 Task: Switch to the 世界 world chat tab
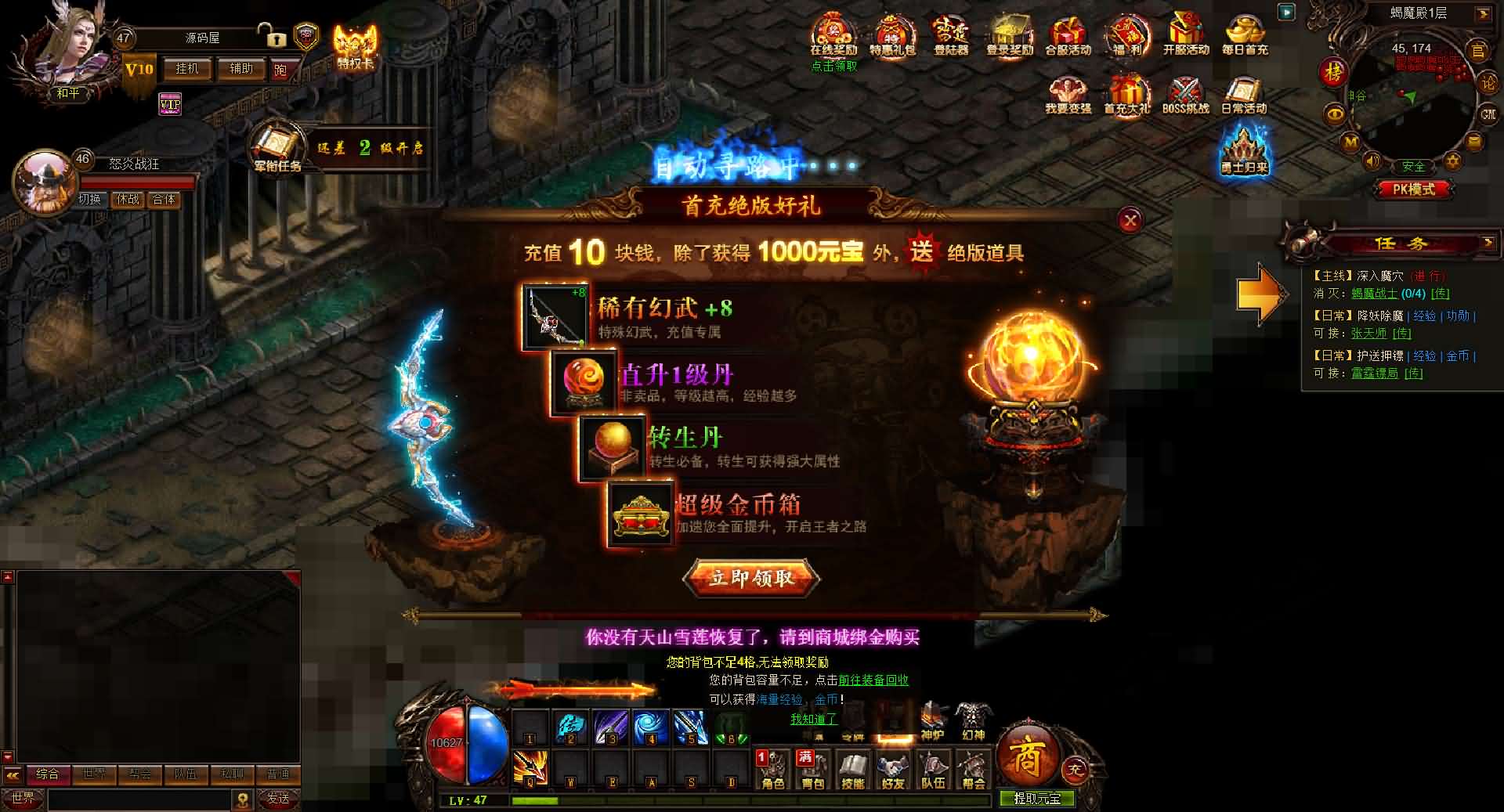pyautogui.click(x=94, y=774)
